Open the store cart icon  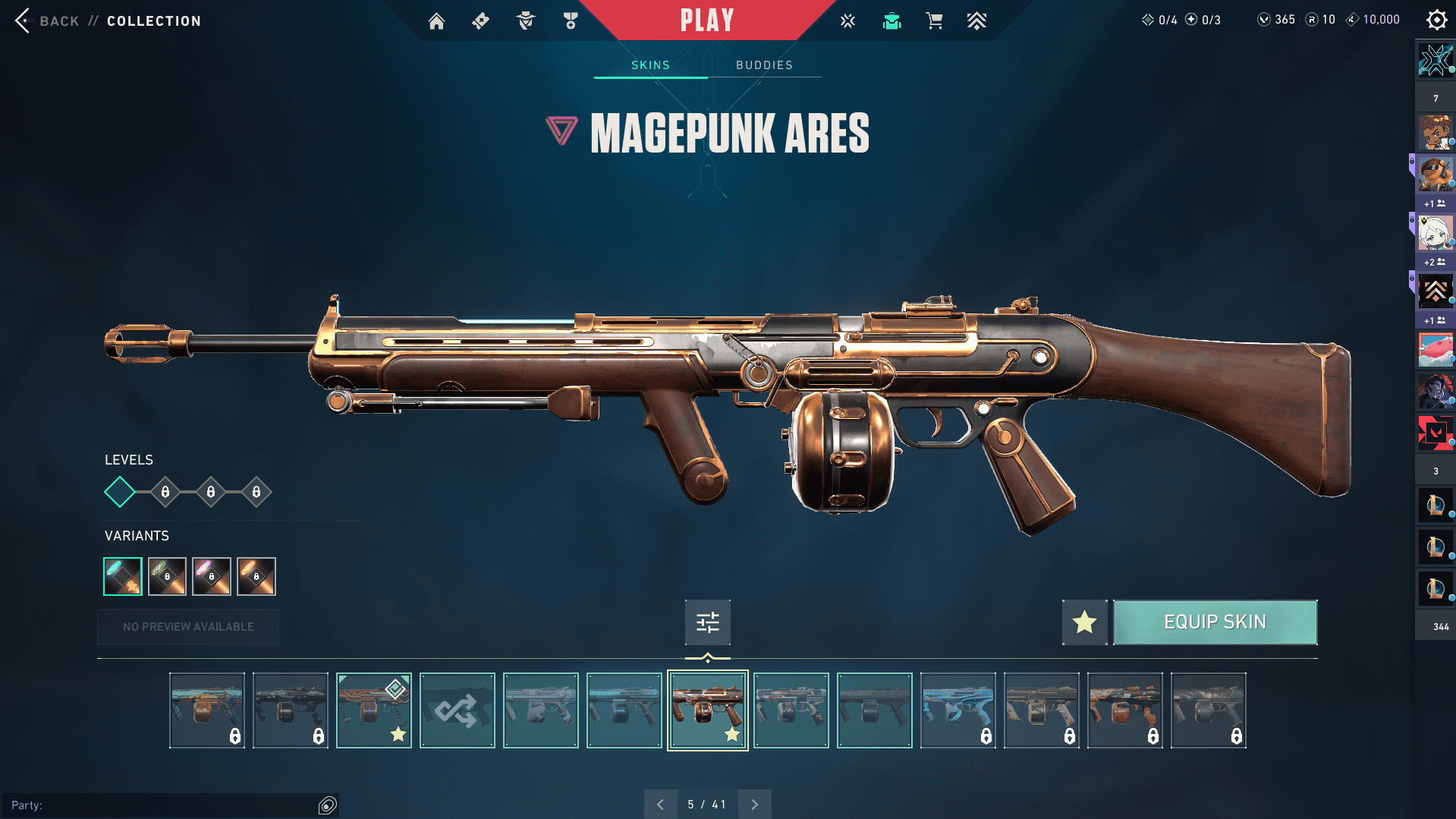pos(934,21)
